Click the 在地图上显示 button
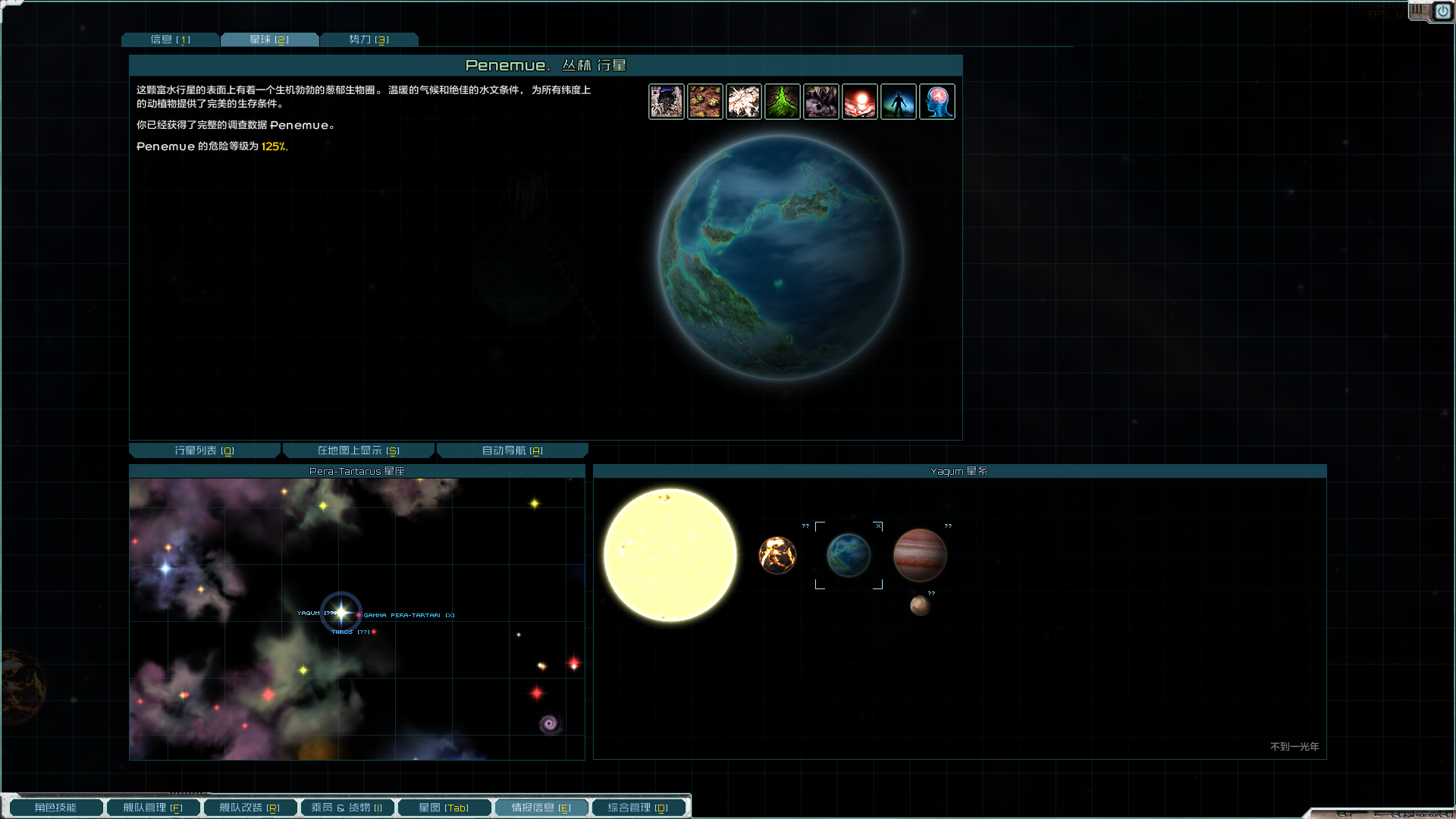1456x819 pixels. click(358, 450)
